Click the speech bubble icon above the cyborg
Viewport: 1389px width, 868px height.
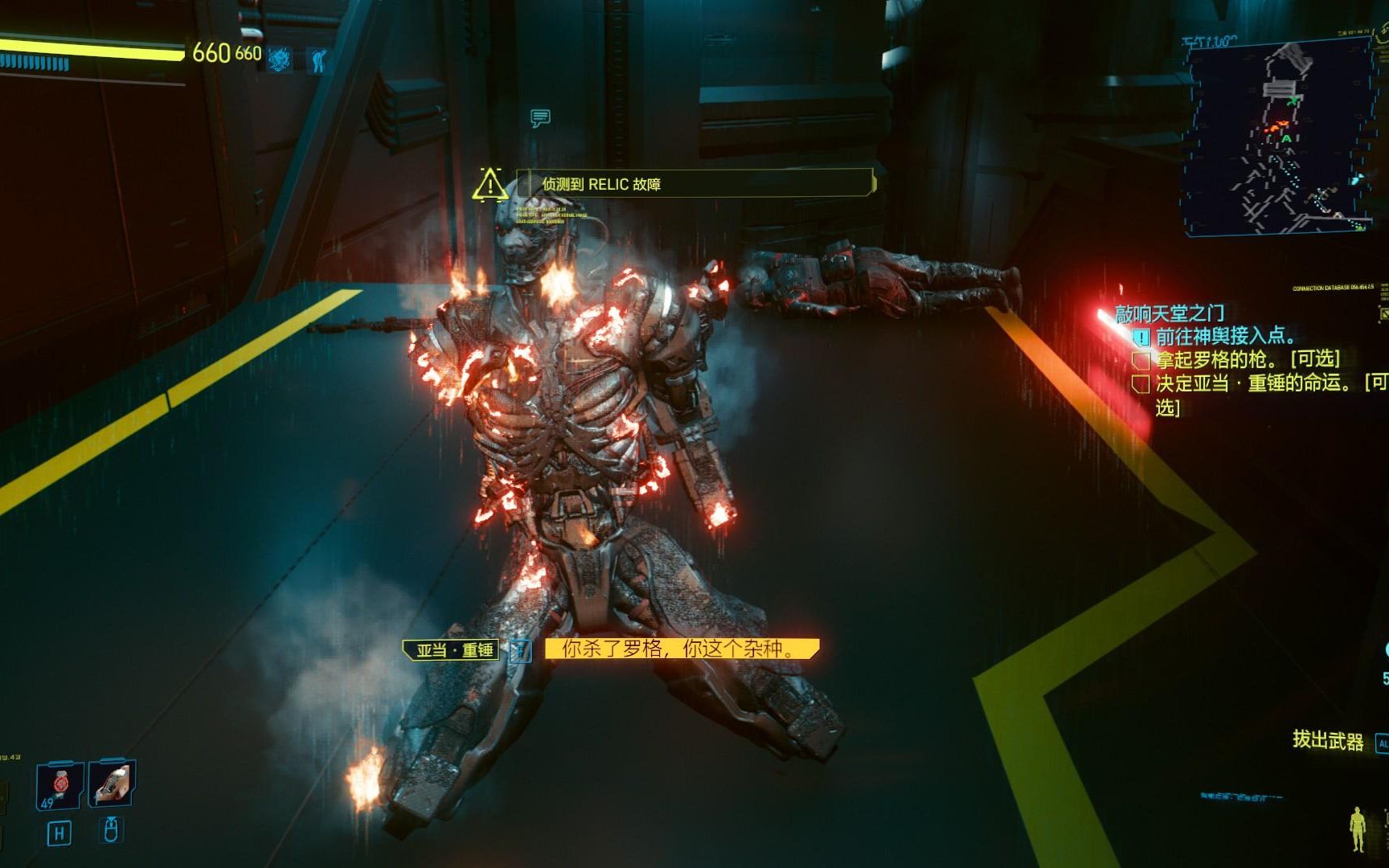click(x=540, y=119)
